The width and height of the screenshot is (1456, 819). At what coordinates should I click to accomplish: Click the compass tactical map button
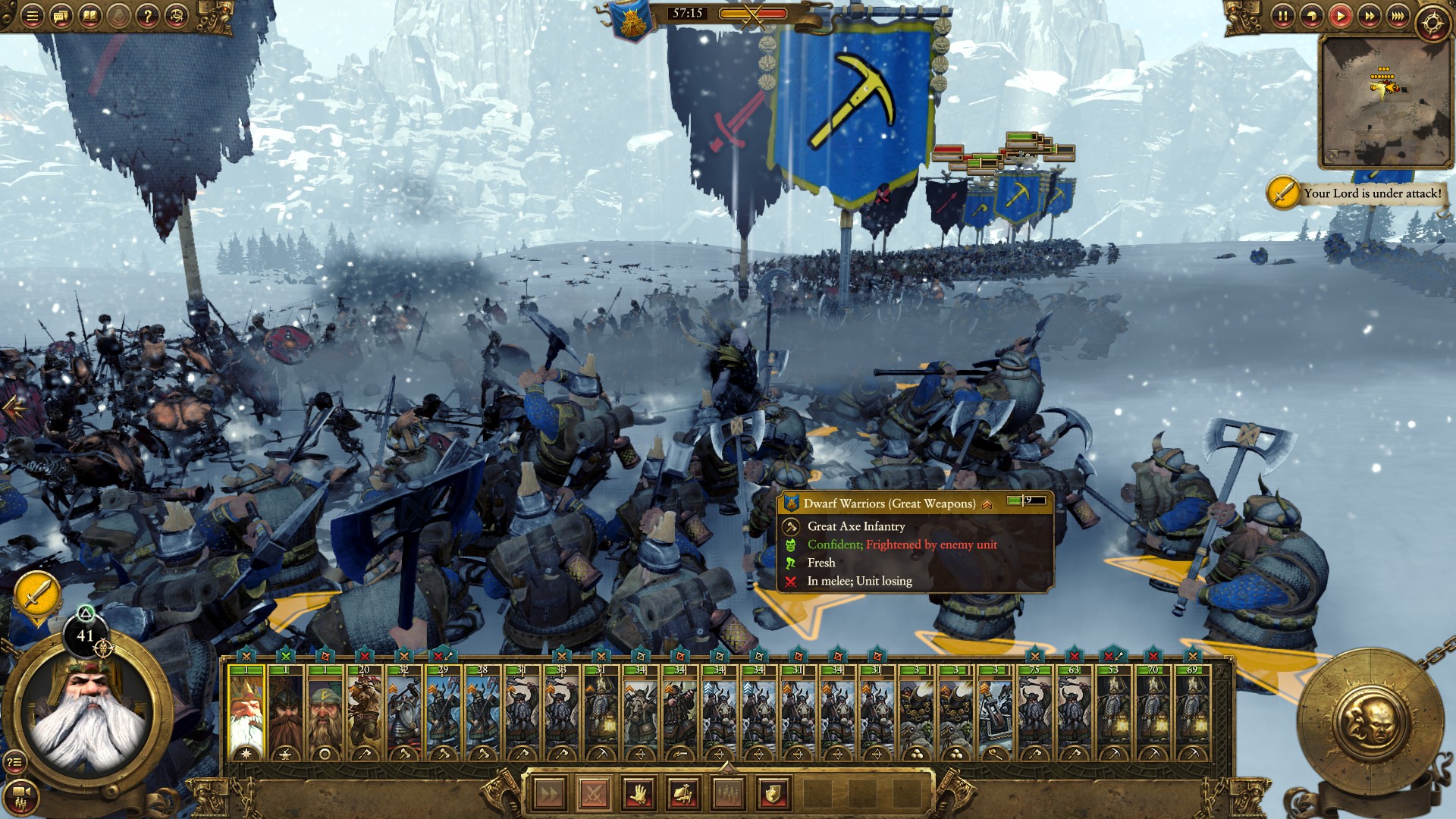pos(1432,23)
